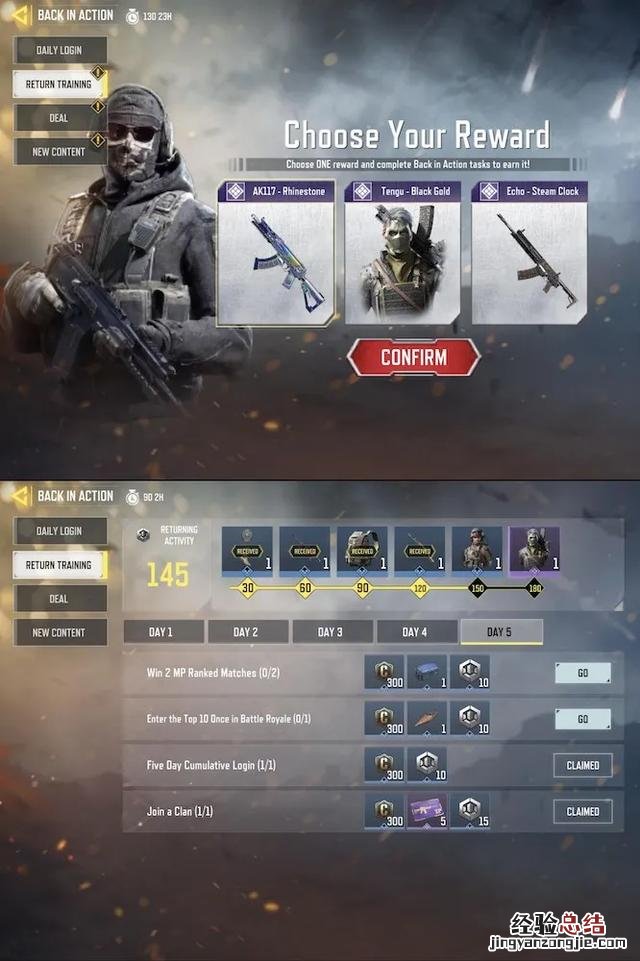Viewport: 640px width, 961px height.
Task: Click Go for Win 2 MP Ranked Matches
Action: pyautogui.click(x=582, y=673)
